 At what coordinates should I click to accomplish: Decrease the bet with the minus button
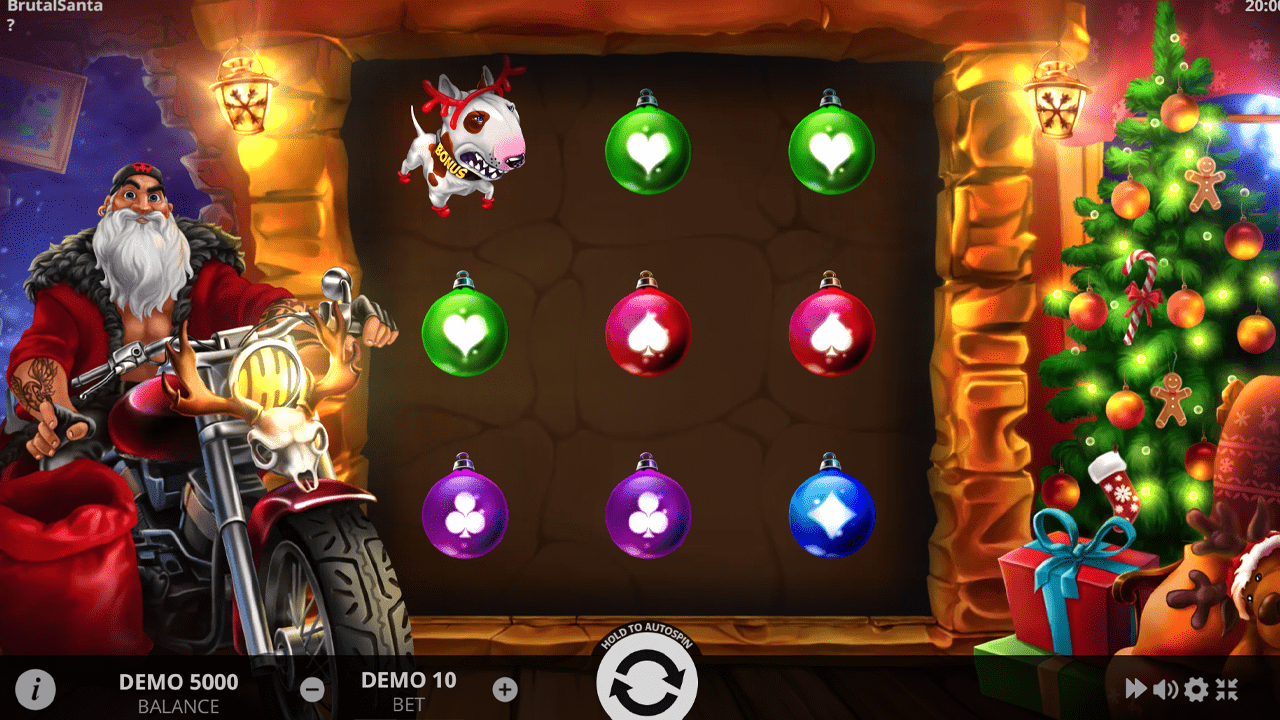pyautogui.click(x=312, y=689)
